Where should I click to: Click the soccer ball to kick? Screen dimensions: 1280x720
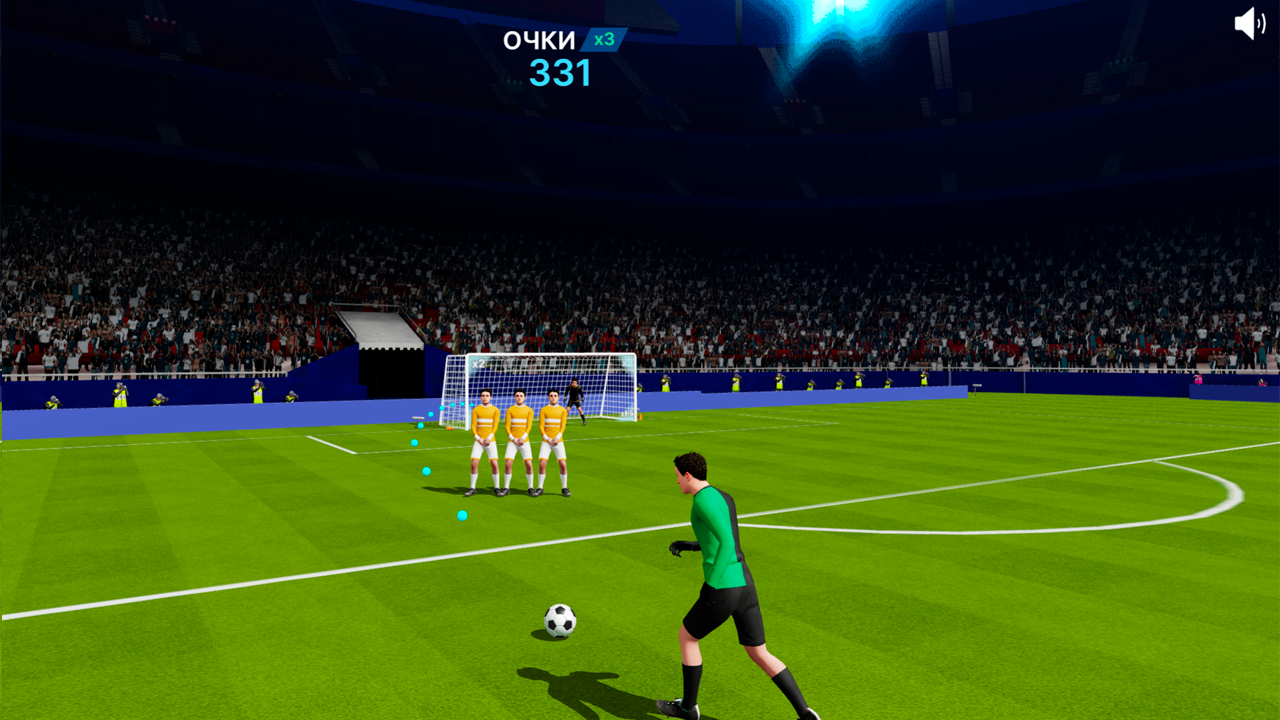coord(561,621)
